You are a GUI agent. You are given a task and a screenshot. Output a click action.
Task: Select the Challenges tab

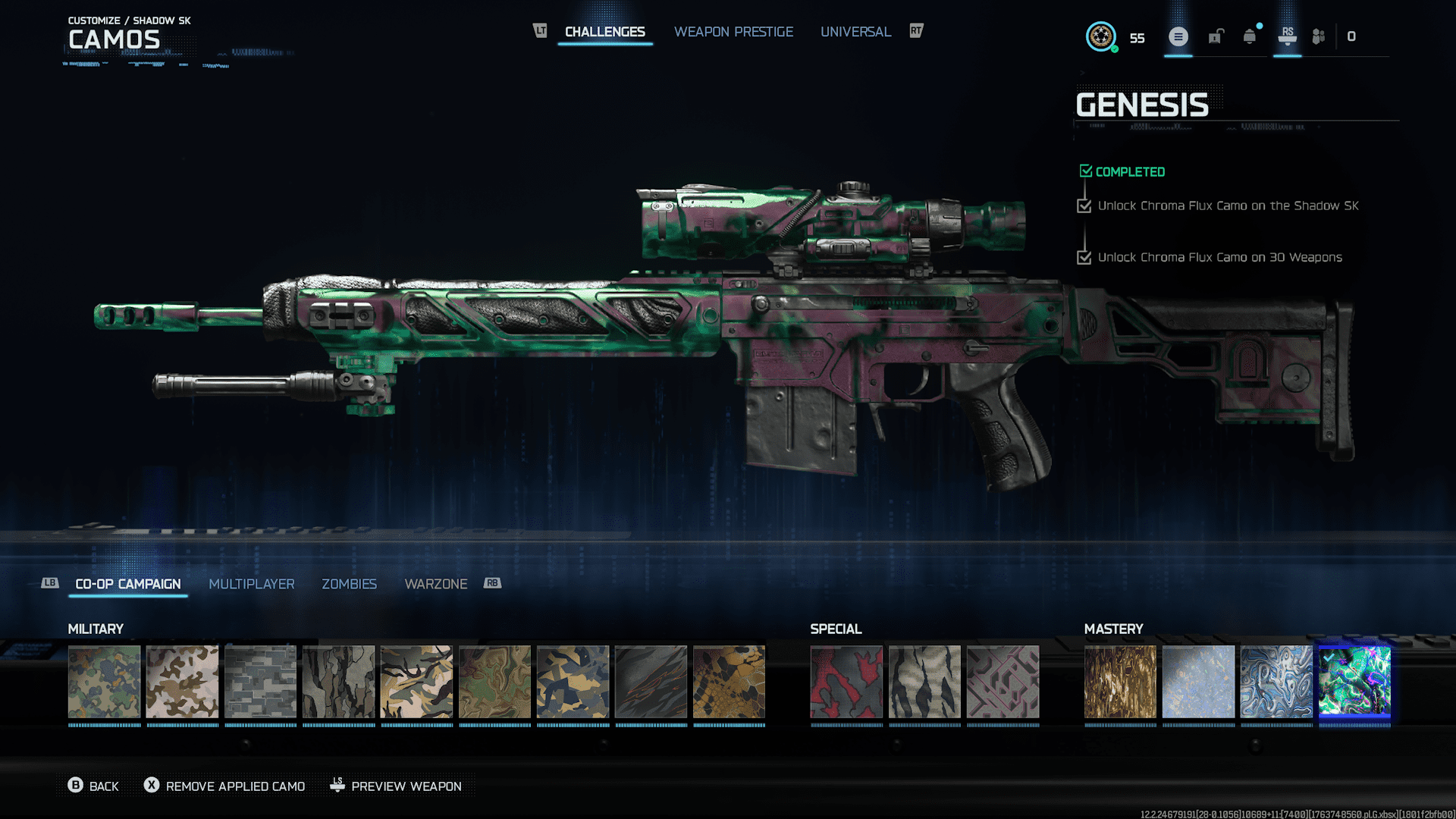(604, 32)
